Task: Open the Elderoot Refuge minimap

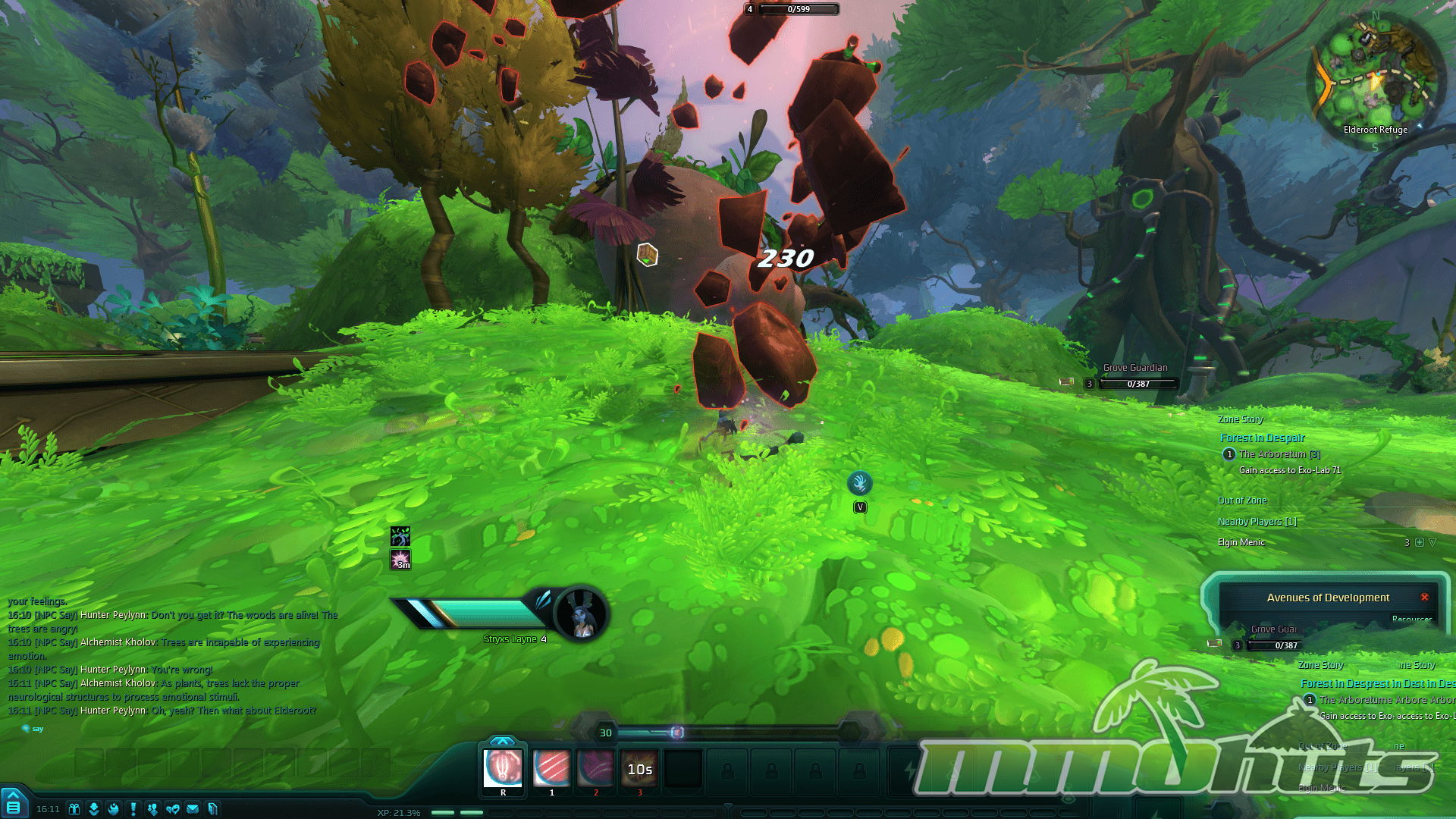Action: 1375,76
